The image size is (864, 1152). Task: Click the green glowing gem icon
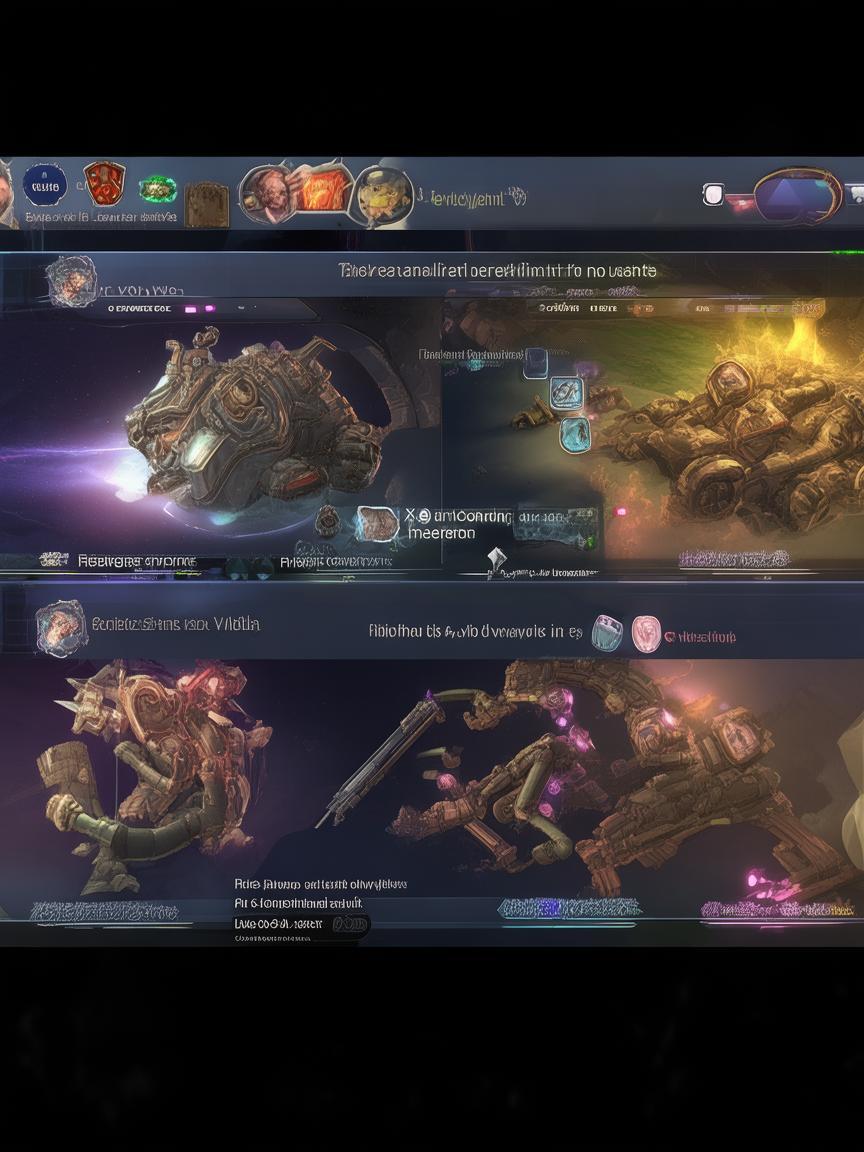[157, 188]
